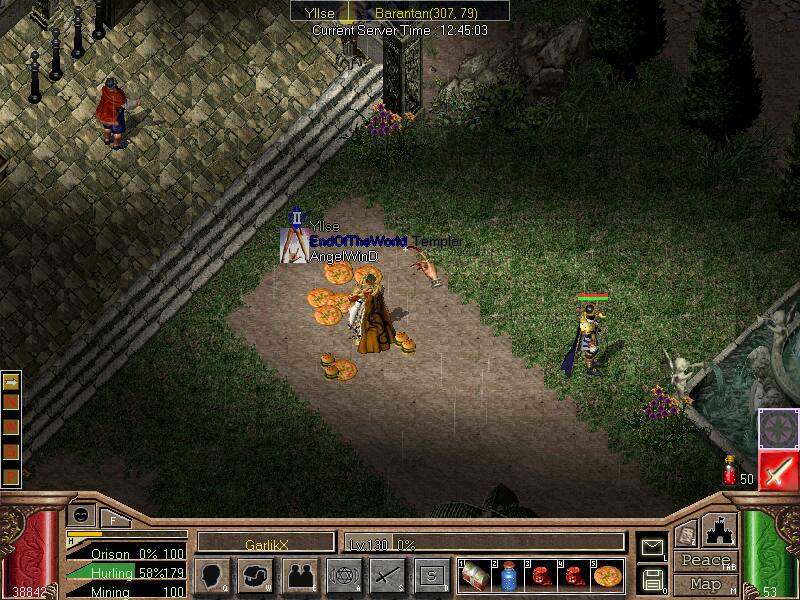Open the sword skills button
800x600 pixels.
tap(387, 575)
